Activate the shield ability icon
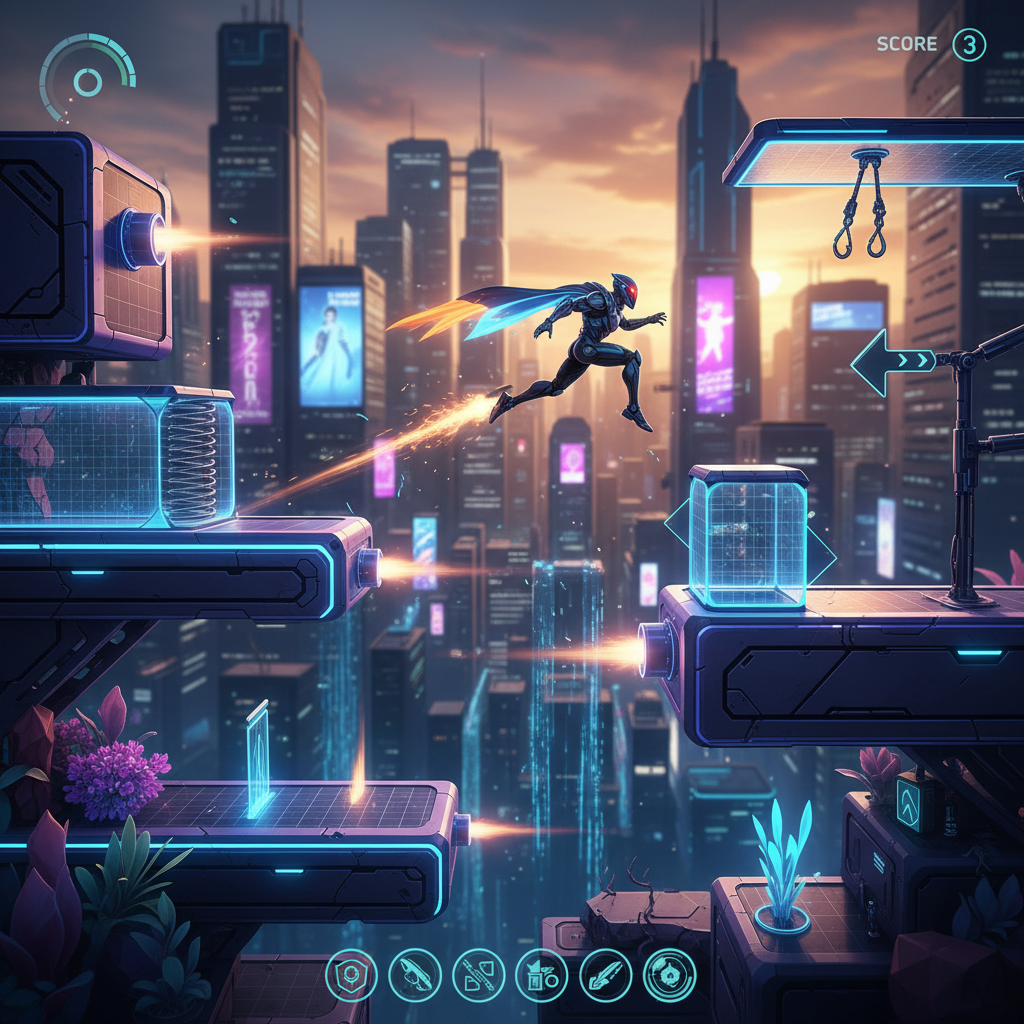This screenshot has height=1024, width=1024. [351, 975]
